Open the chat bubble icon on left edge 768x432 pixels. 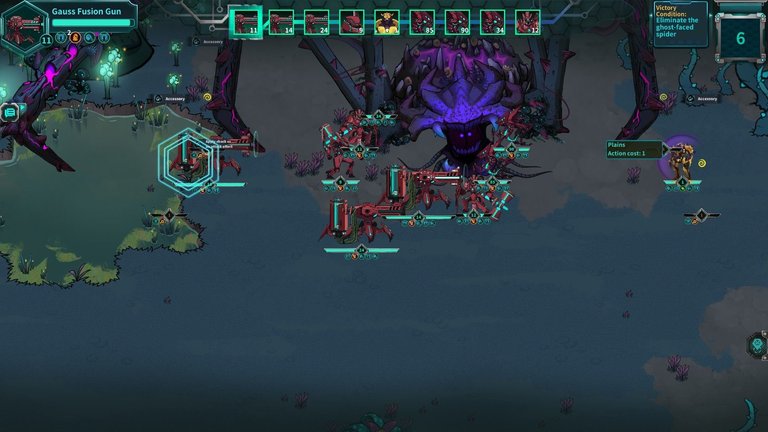9,112
